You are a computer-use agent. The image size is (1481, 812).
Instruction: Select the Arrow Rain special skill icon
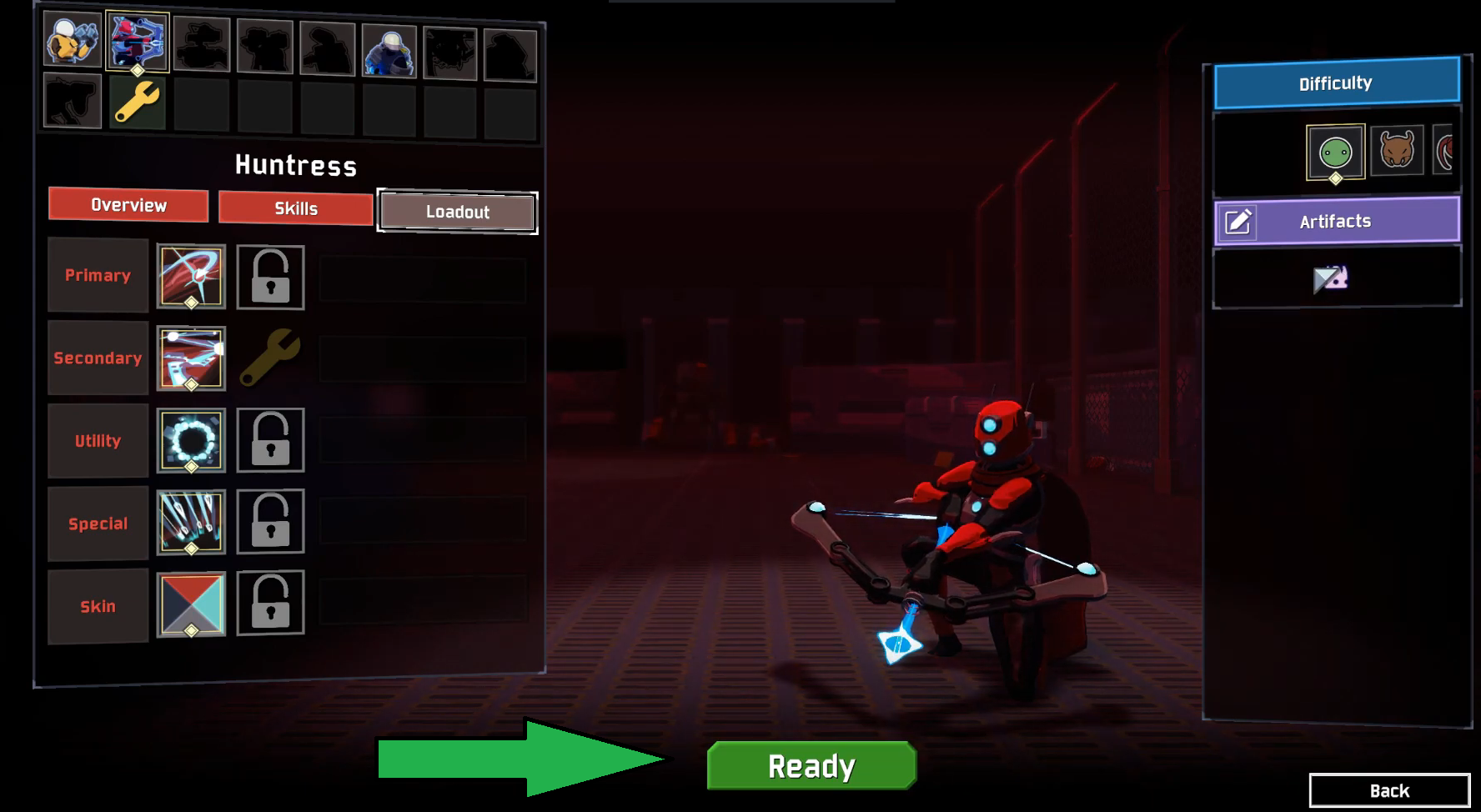[190, 524]
